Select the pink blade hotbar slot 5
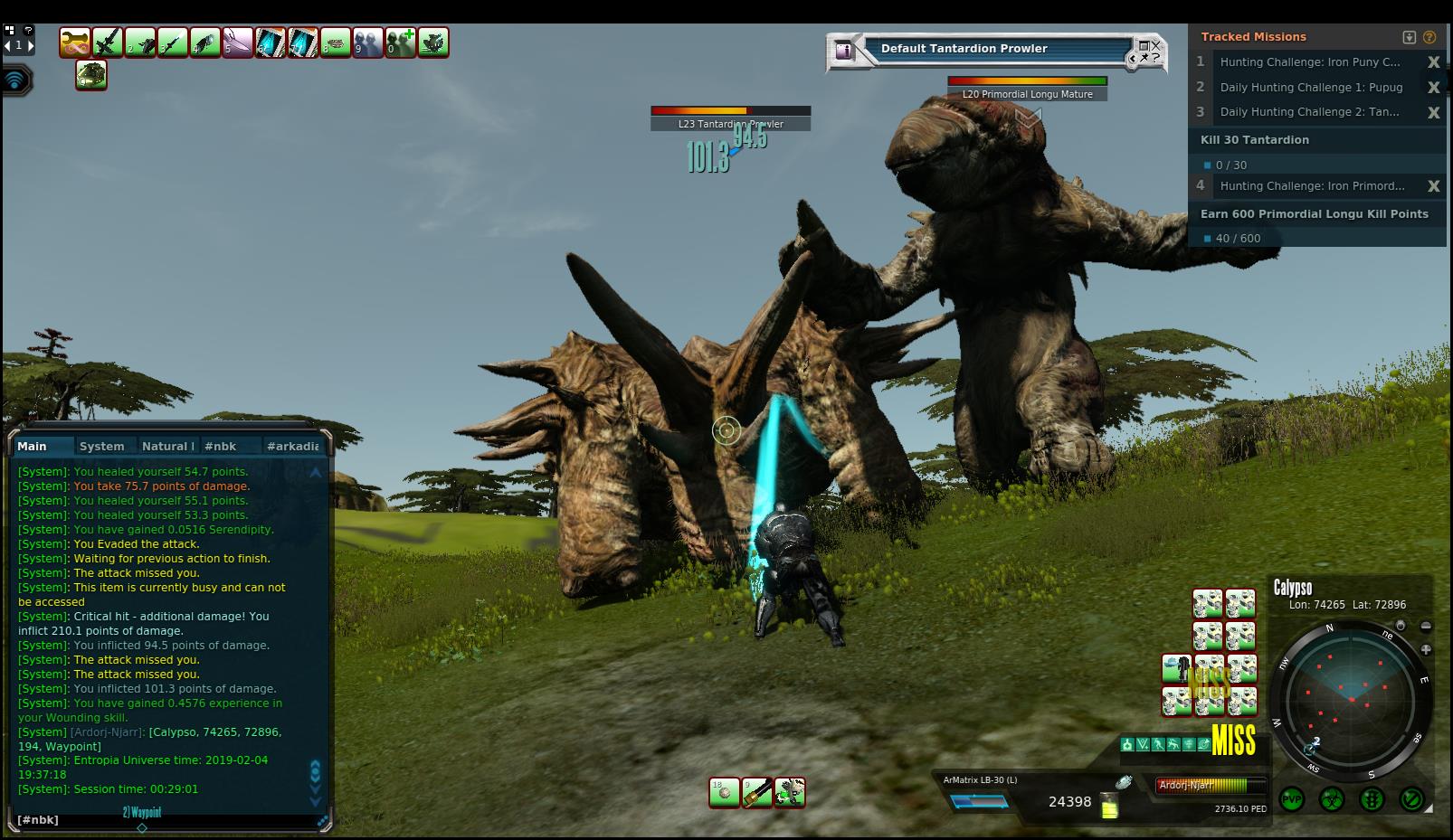Viewport: 1453px width, 840px height. 238,42
